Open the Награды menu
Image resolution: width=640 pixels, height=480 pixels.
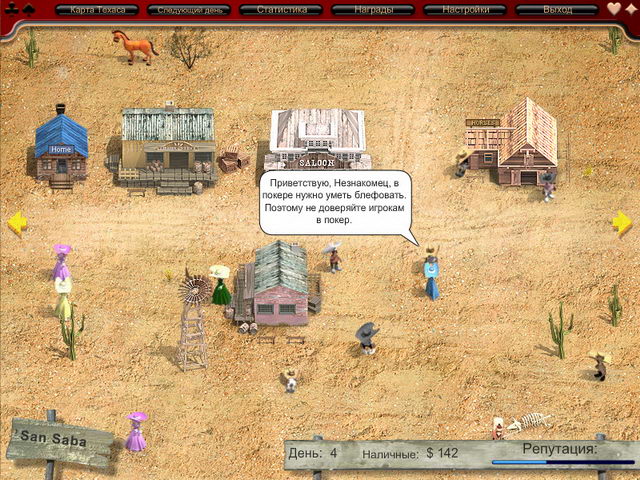[372, 10]
